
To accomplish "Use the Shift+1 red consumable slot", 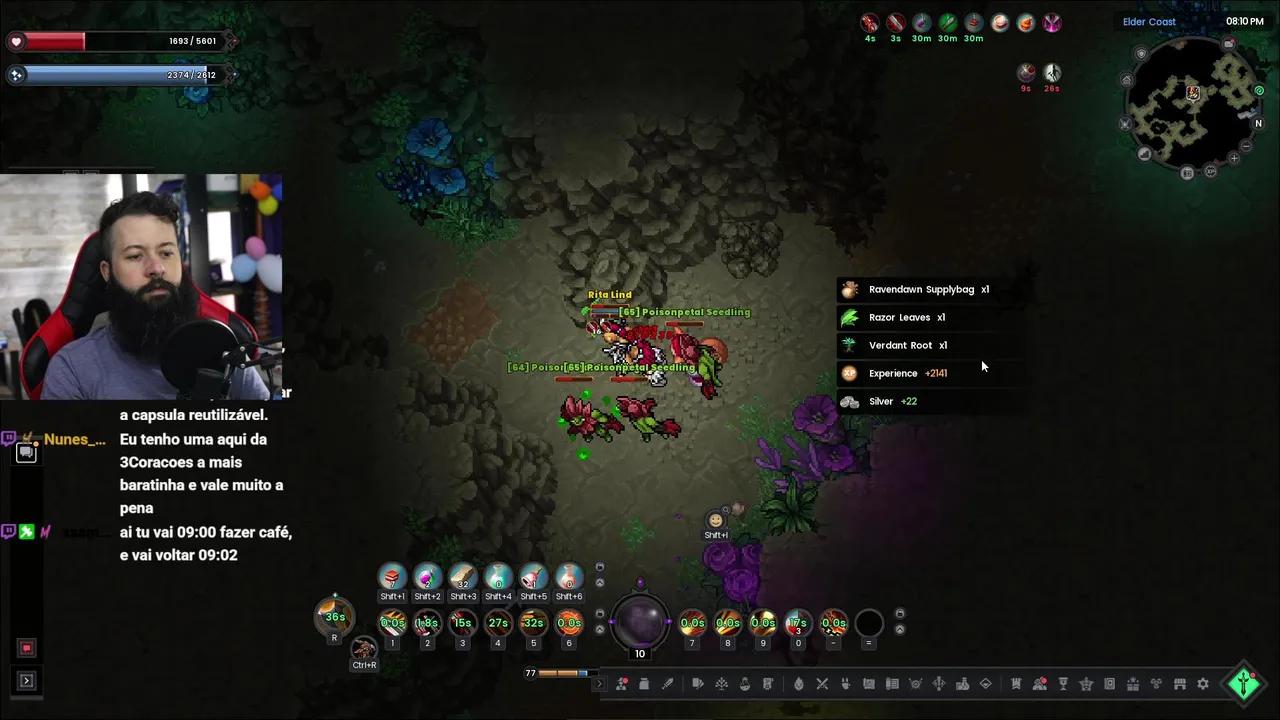I will pyautogui.click(x=392, y=577).
